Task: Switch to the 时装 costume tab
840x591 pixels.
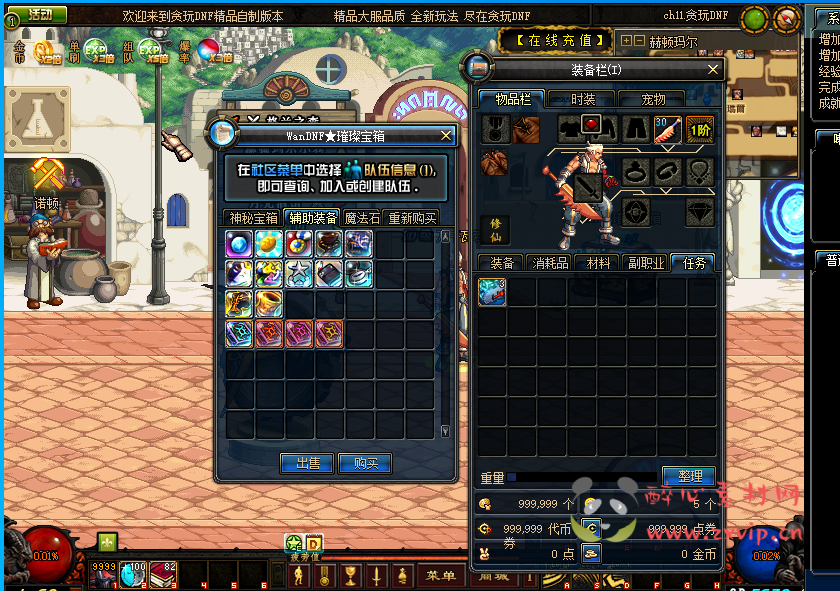Action: (x=583, y=99)
